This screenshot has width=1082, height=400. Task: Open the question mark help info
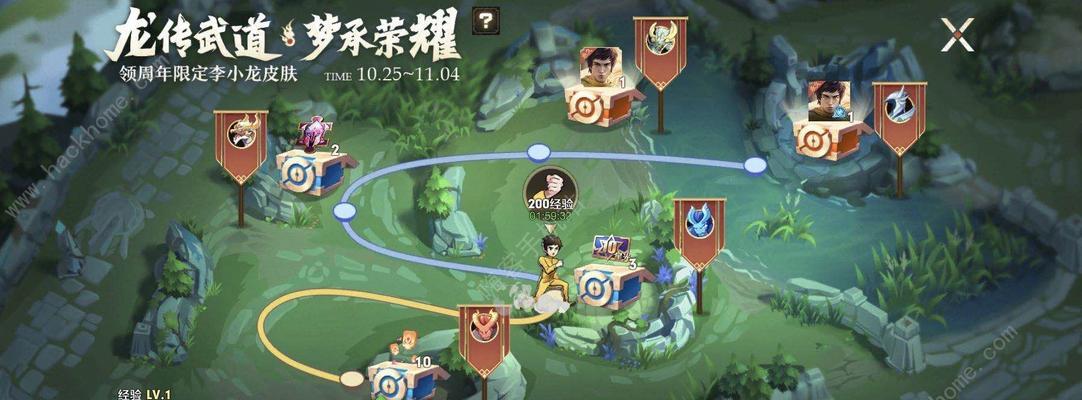[487, 20]
